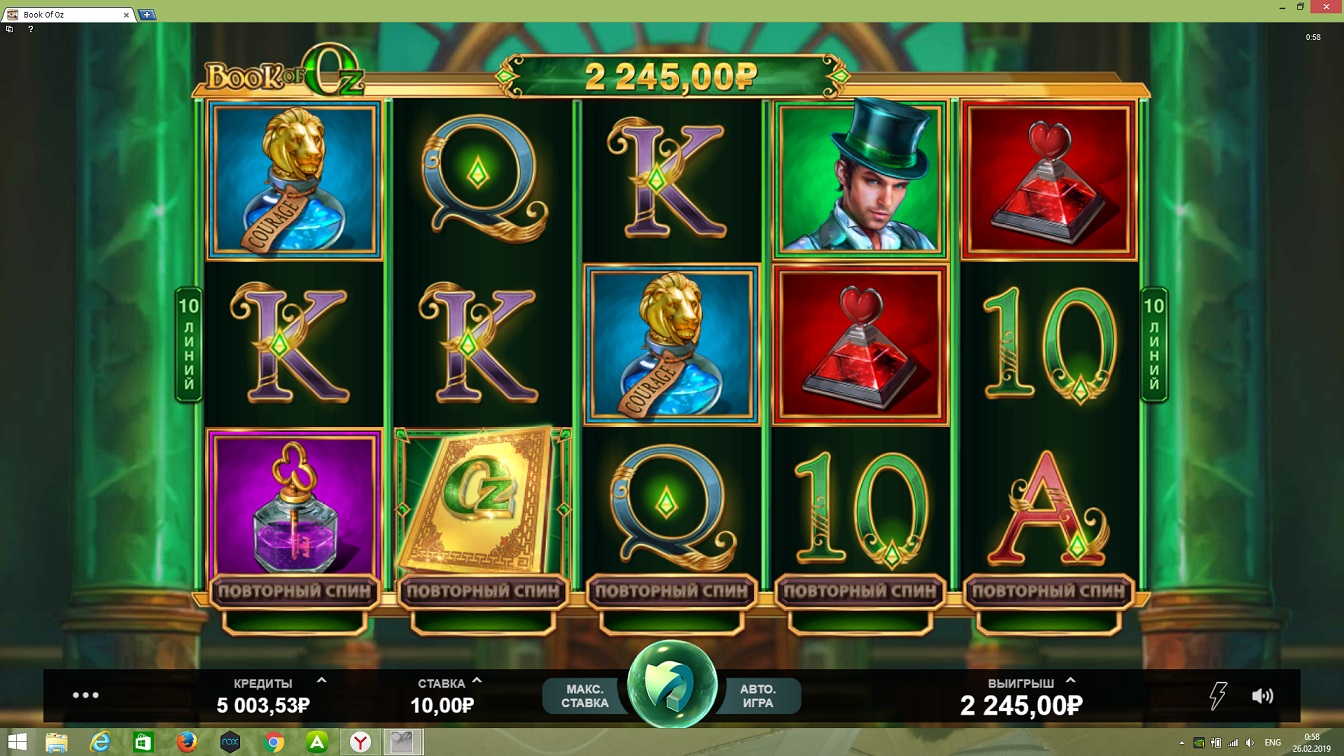Select the МАКС. СТАВКА max bet button
Image resolution: width=1344 pixels, height=756 pixels.
(x=584, y=696)
